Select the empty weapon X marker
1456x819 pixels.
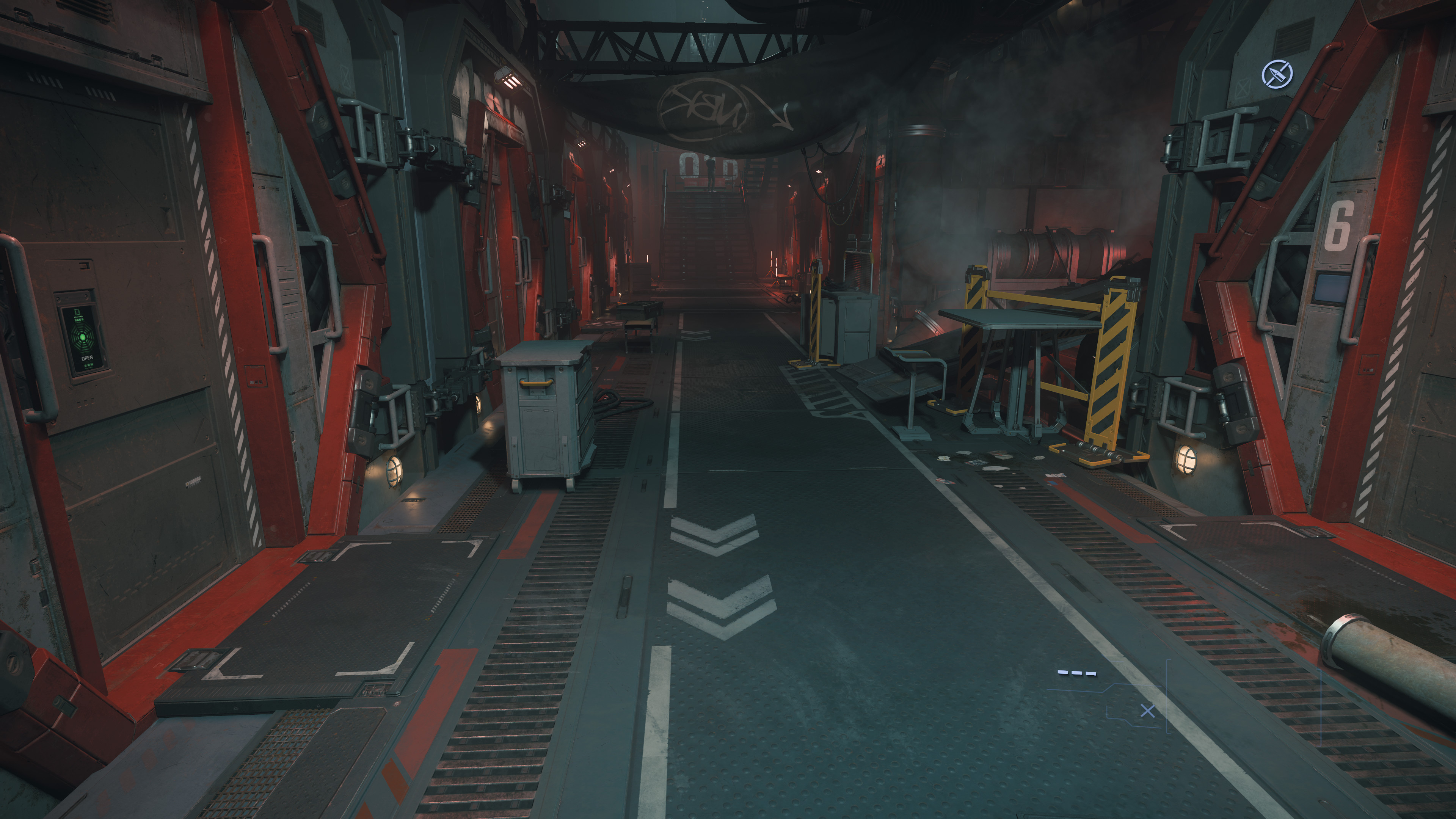tap(1147, 711)
